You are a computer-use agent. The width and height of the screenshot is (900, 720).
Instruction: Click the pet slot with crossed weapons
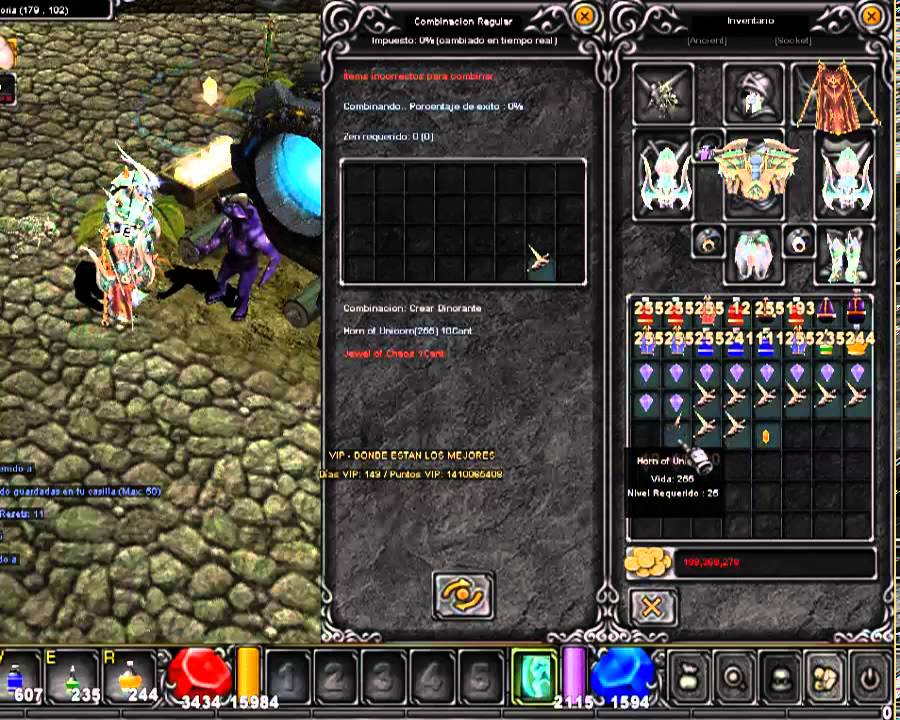[x=662, y=95]
